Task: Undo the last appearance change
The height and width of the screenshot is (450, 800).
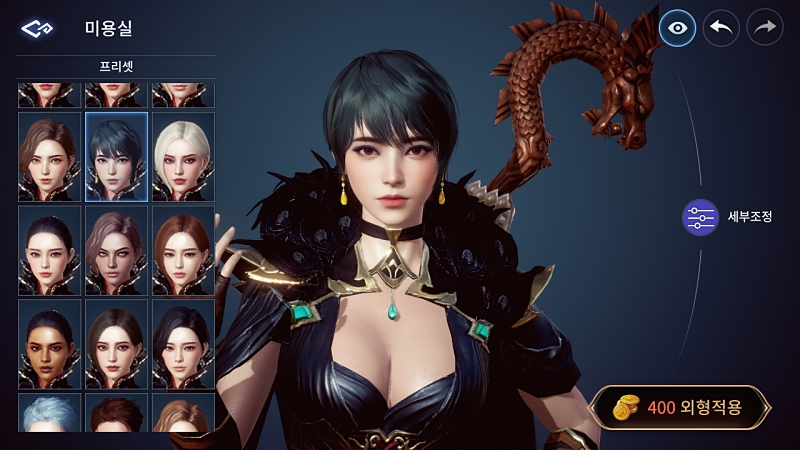Action: tap(721, 28)
